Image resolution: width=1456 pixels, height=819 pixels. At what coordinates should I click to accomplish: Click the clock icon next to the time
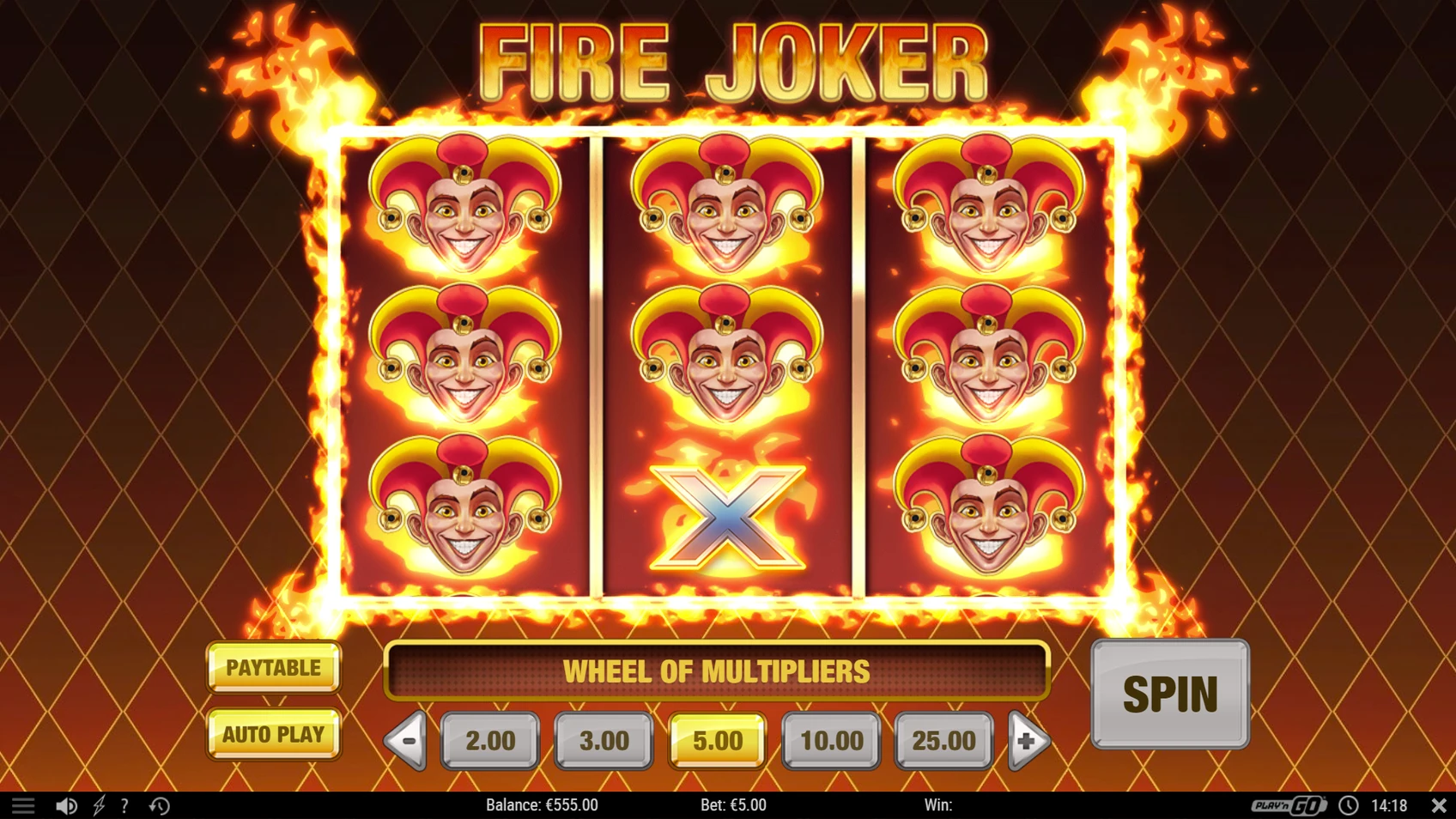[x=1350, y=805]
